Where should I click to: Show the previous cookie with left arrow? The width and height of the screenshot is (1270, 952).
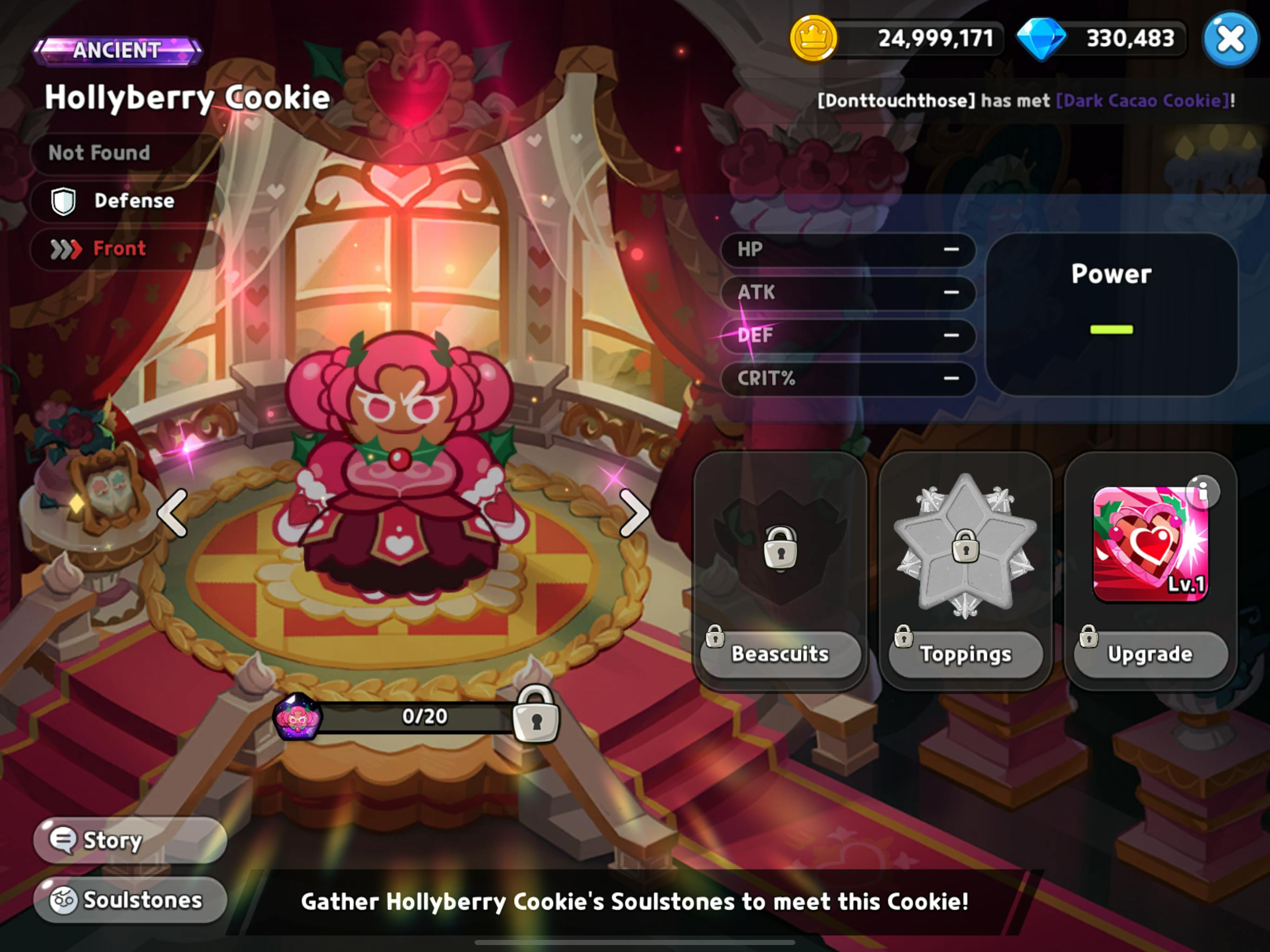(x=173, y=513)
